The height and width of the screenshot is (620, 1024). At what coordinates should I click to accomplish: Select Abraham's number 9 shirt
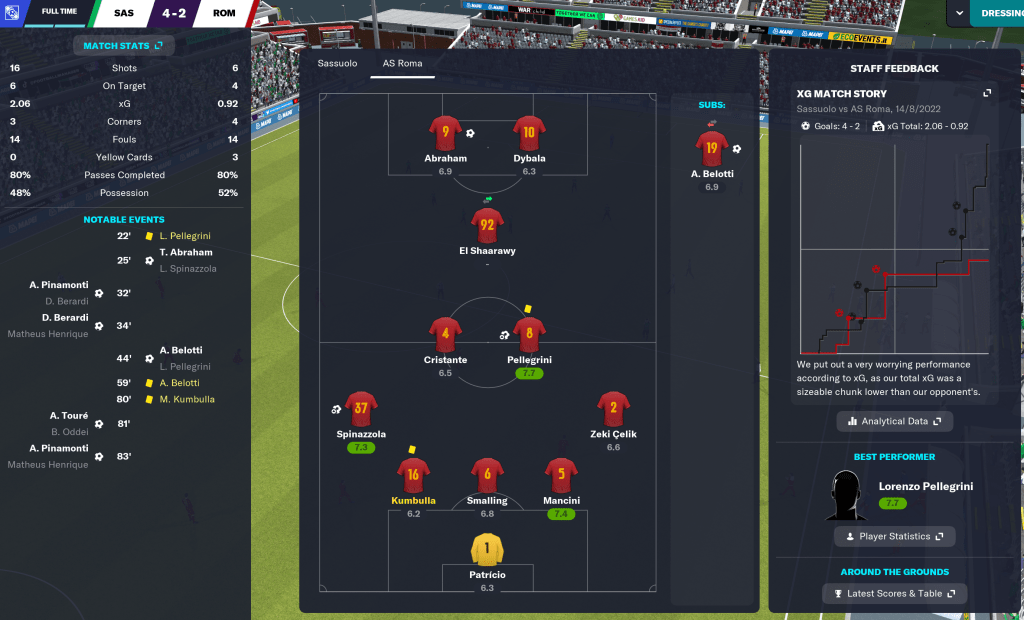(x=445, y=133)
